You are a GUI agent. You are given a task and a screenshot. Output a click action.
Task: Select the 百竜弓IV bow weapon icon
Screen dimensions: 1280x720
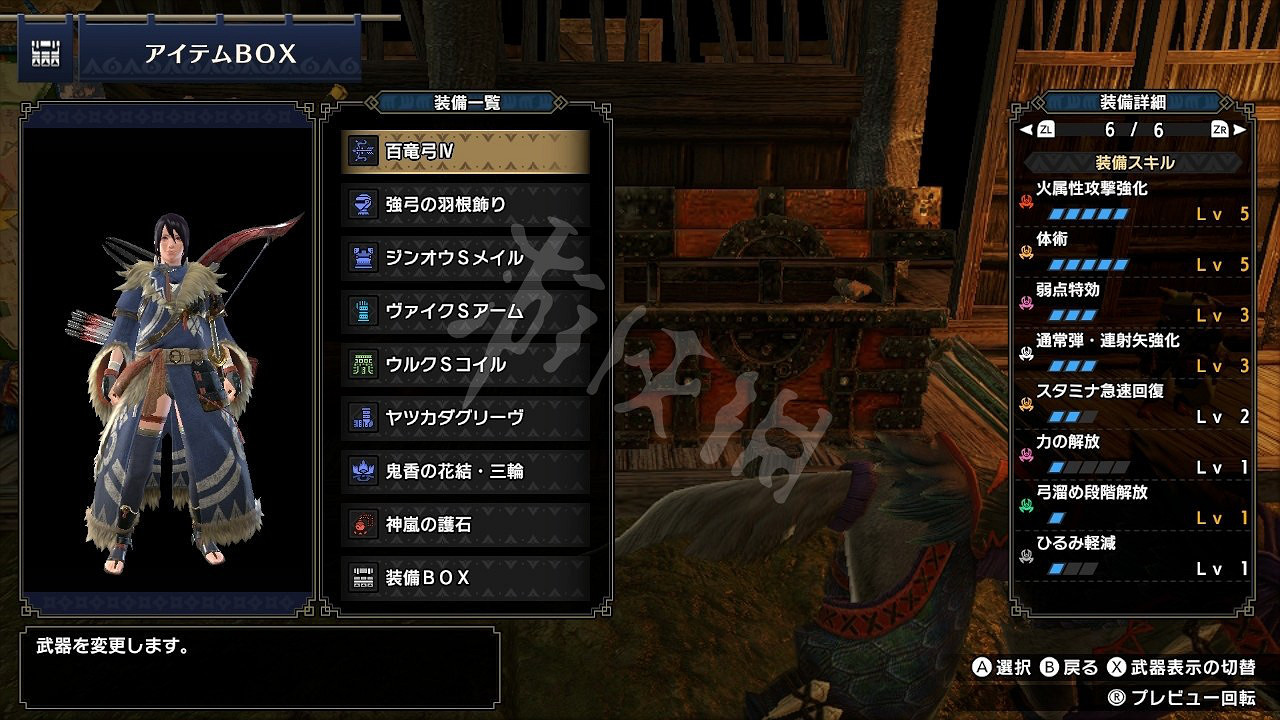coord(360,148)
